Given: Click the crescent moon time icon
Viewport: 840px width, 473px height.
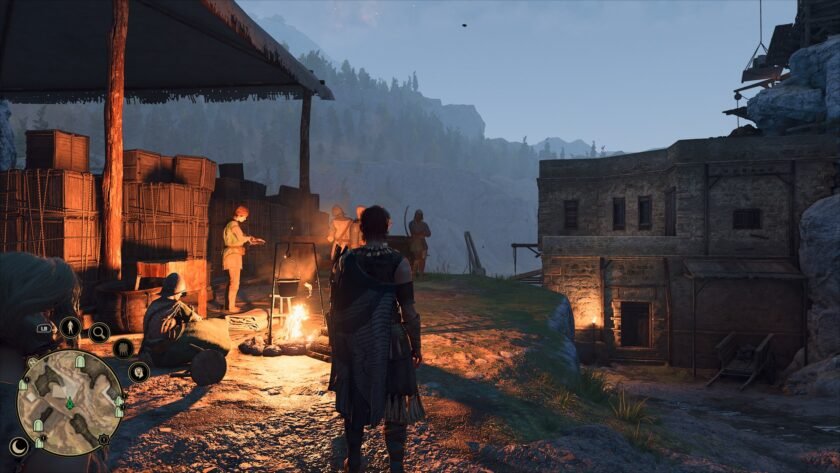Looking at the screenshot, I should tap(19, 447).
